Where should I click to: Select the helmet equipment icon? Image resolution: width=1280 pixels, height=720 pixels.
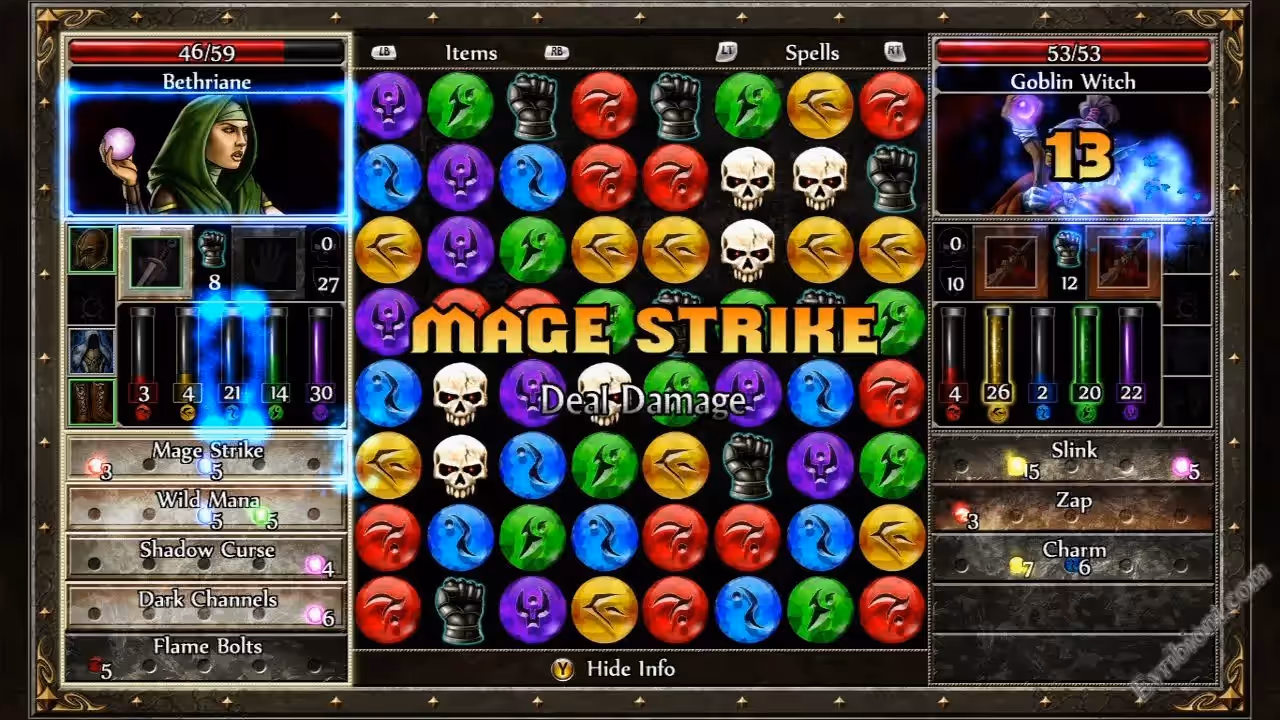click(90, 249)
